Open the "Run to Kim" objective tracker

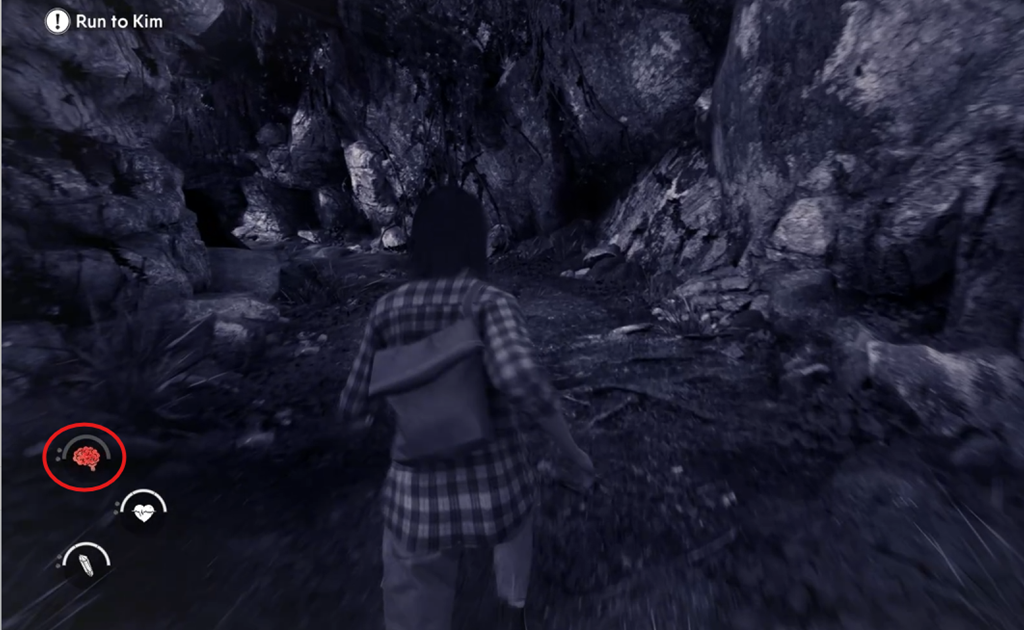[104, 21]
